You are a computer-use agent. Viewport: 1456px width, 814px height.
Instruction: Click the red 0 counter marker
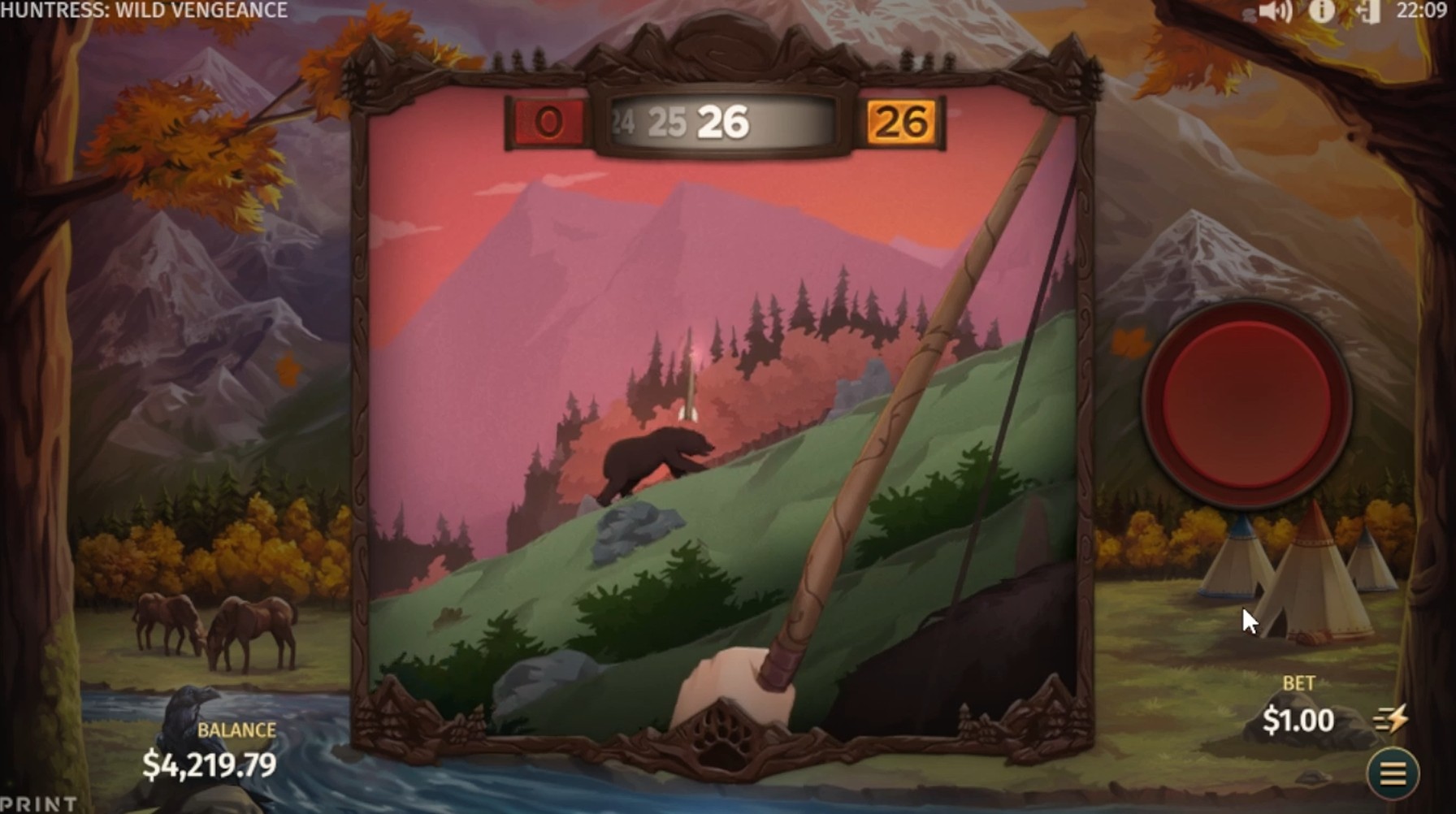[x=546, y=122]
